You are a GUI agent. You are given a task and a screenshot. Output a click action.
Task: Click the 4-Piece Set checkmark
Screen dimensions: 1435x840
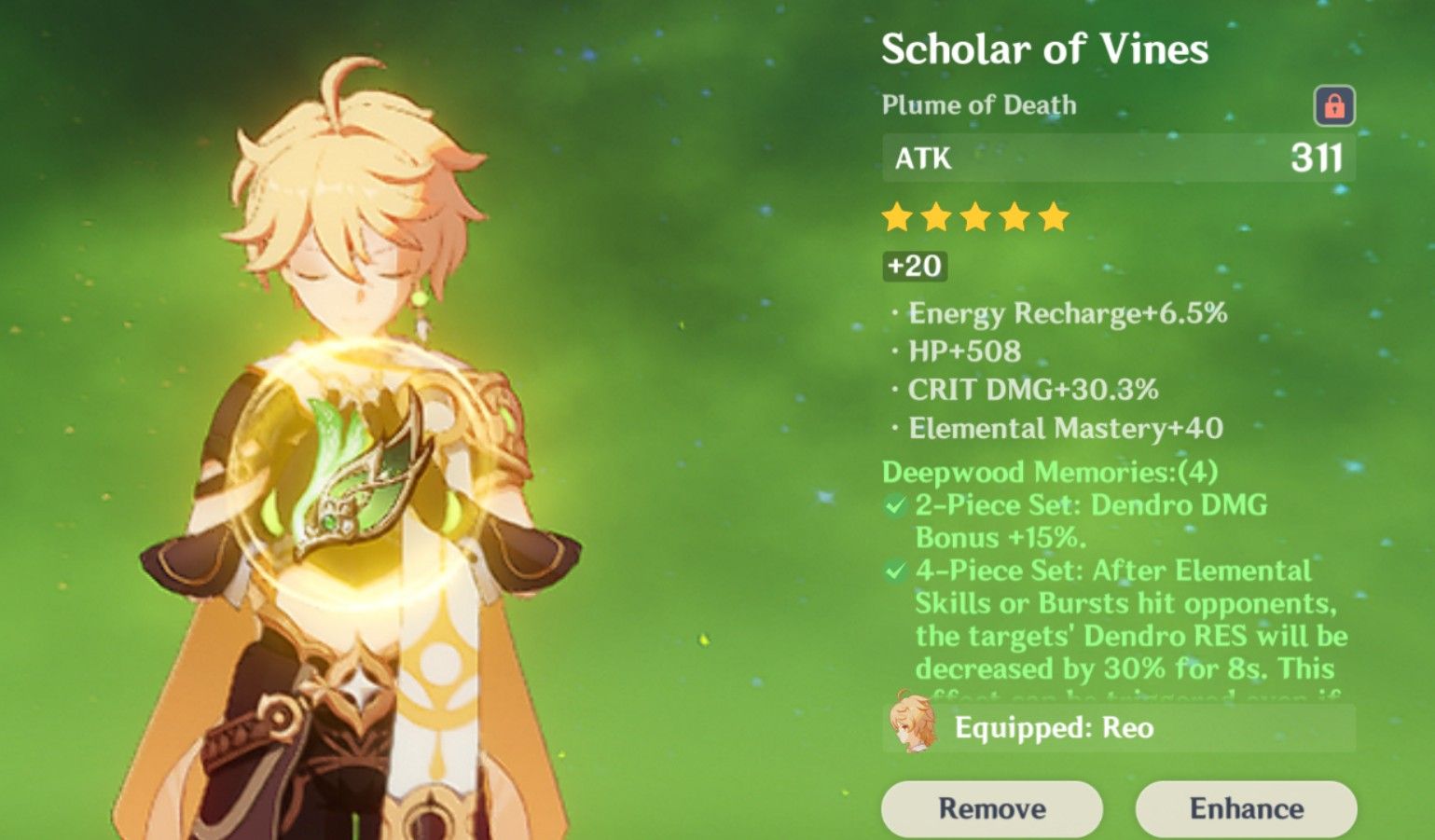tap(891, 573)
